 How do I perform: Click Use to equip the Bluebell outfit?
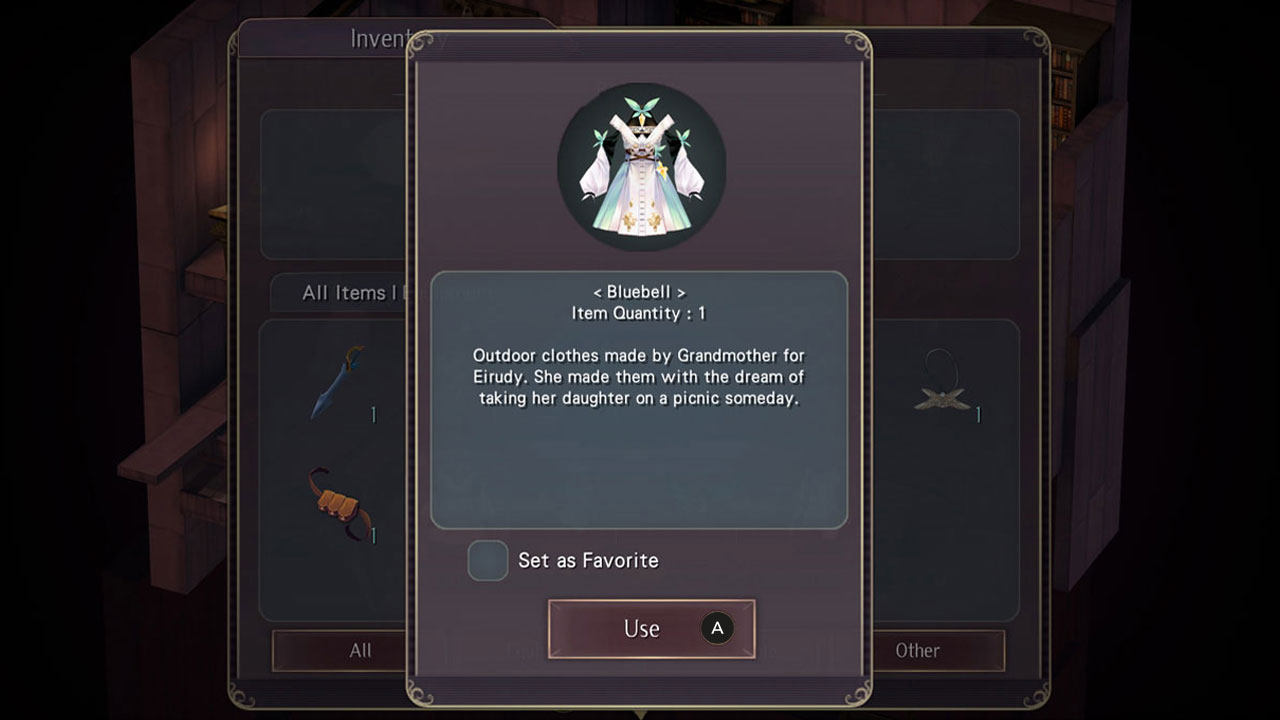[650, 628]
